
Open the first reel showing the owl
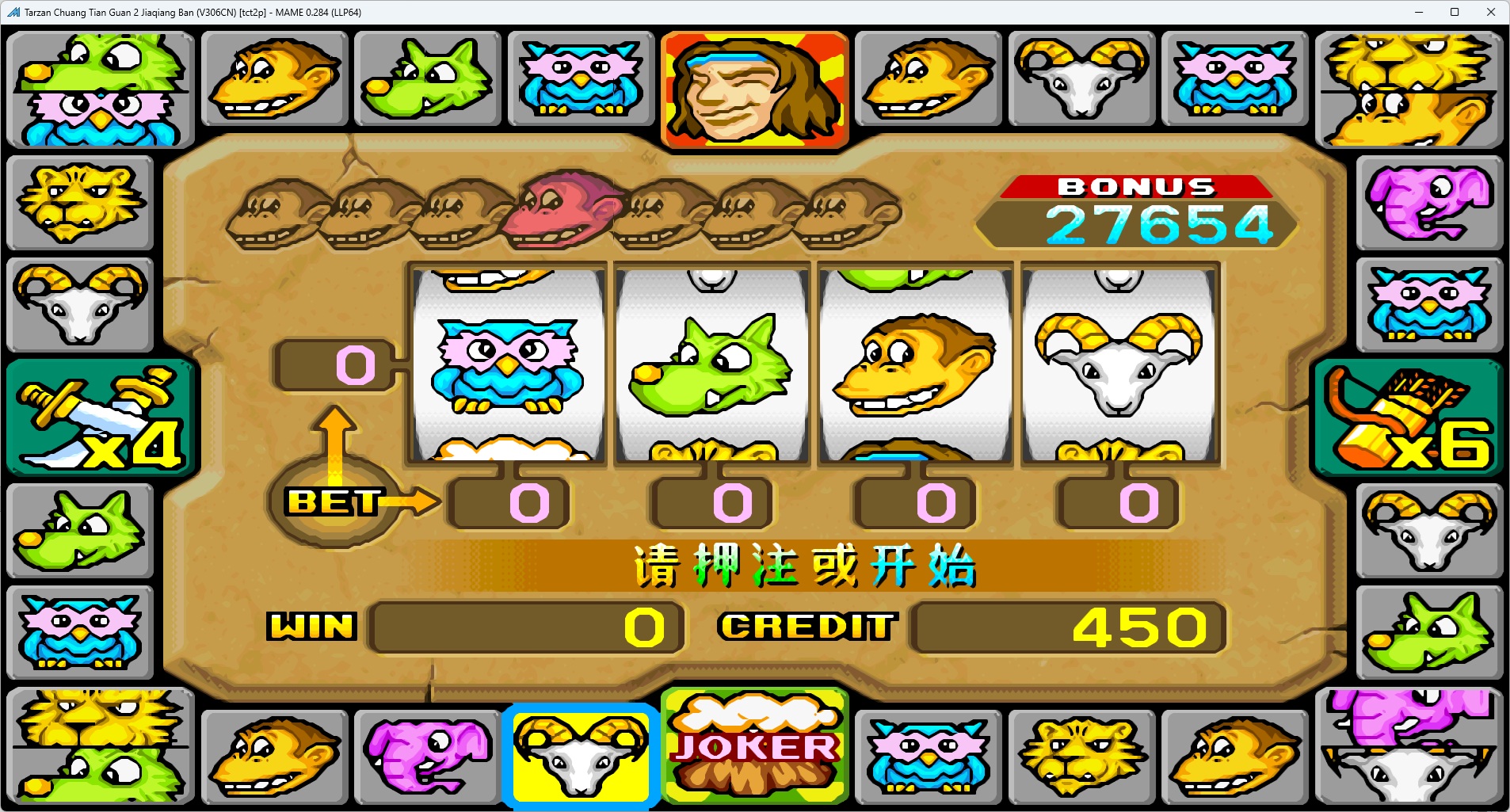[x=507, y=364]
